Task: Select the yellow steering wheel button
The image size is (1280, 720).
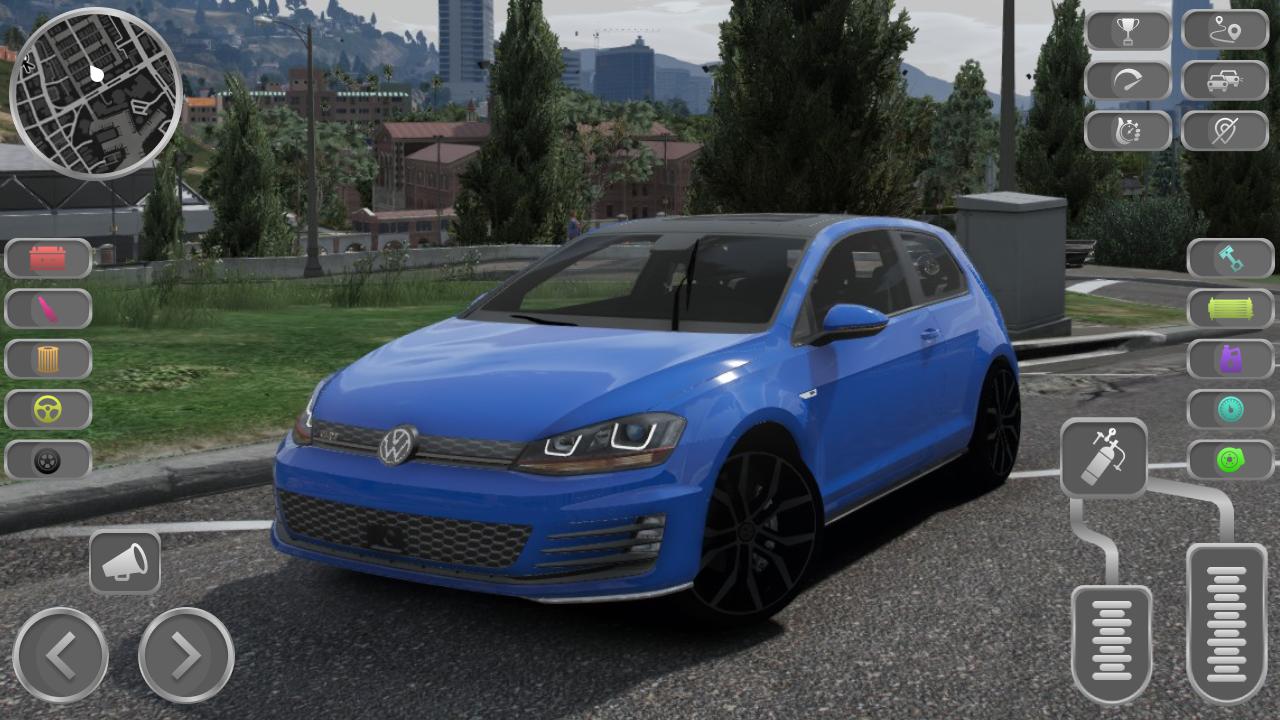Action: click(x=48, y=409)
